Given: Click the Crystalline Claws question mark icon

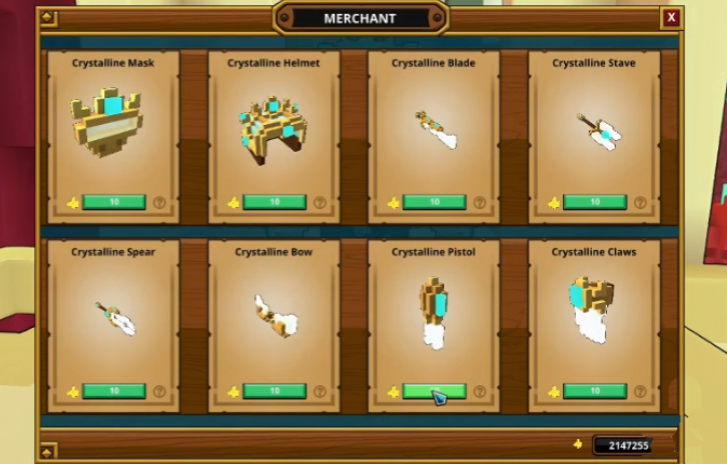Looking at the screenshot, I should 639,392.
